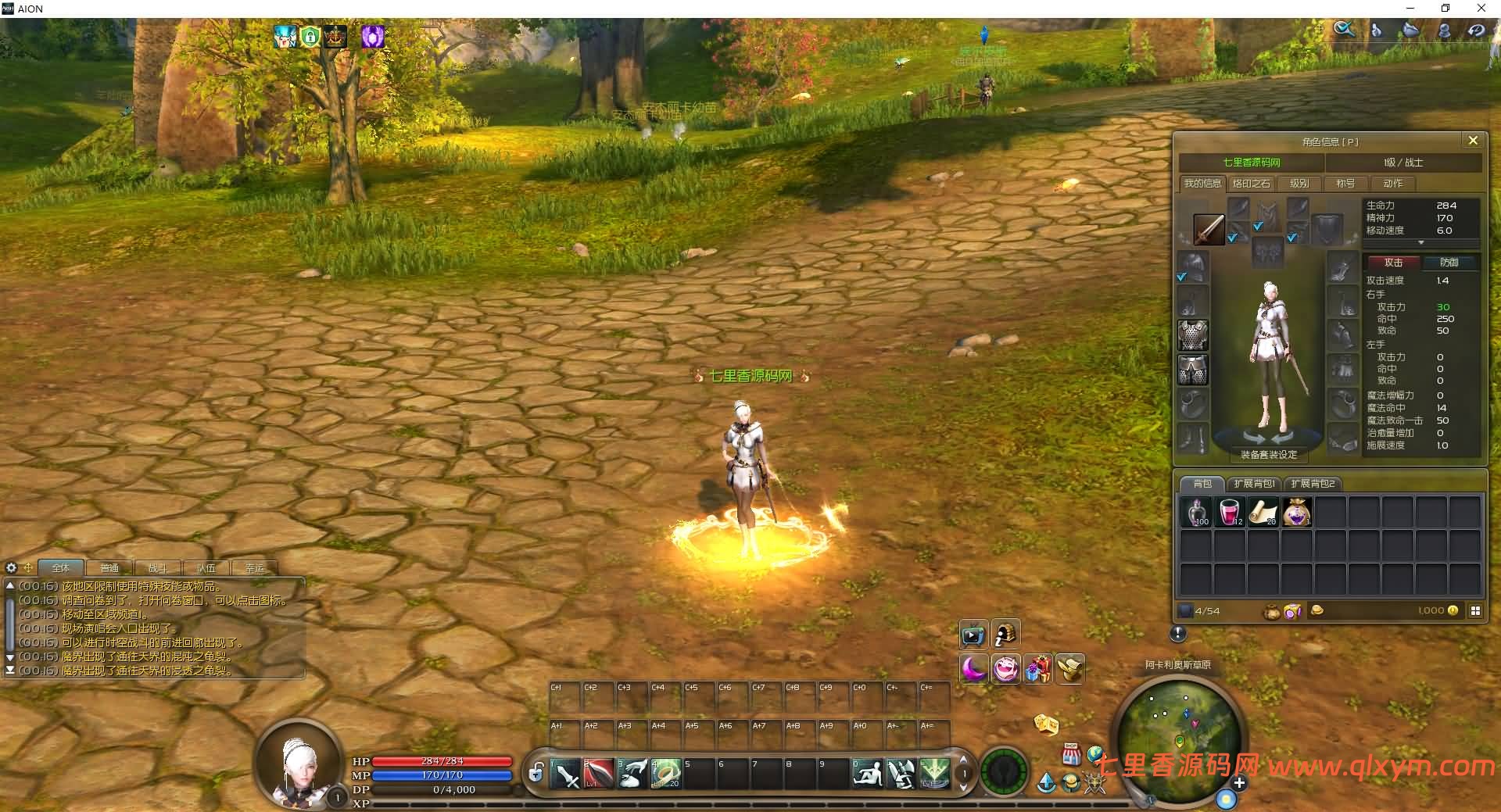Click the 装备套装设定 button
Screen dimensions: 1501x812
(1269, 455)
